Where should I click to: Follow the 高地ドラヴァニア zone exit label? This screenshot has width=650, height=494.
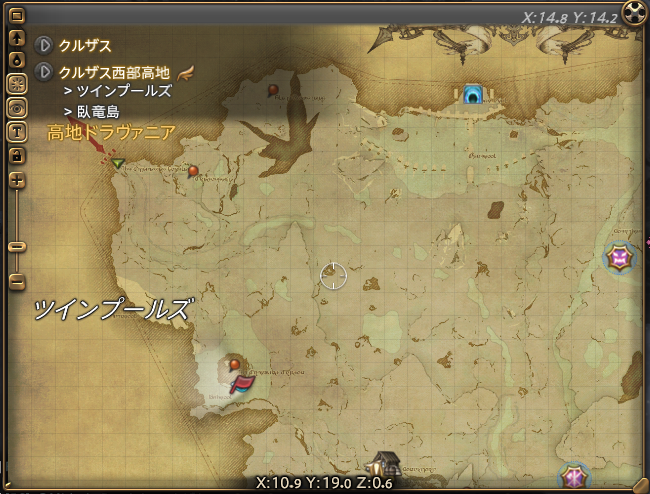pyautogui.click(x=111, y=132)
